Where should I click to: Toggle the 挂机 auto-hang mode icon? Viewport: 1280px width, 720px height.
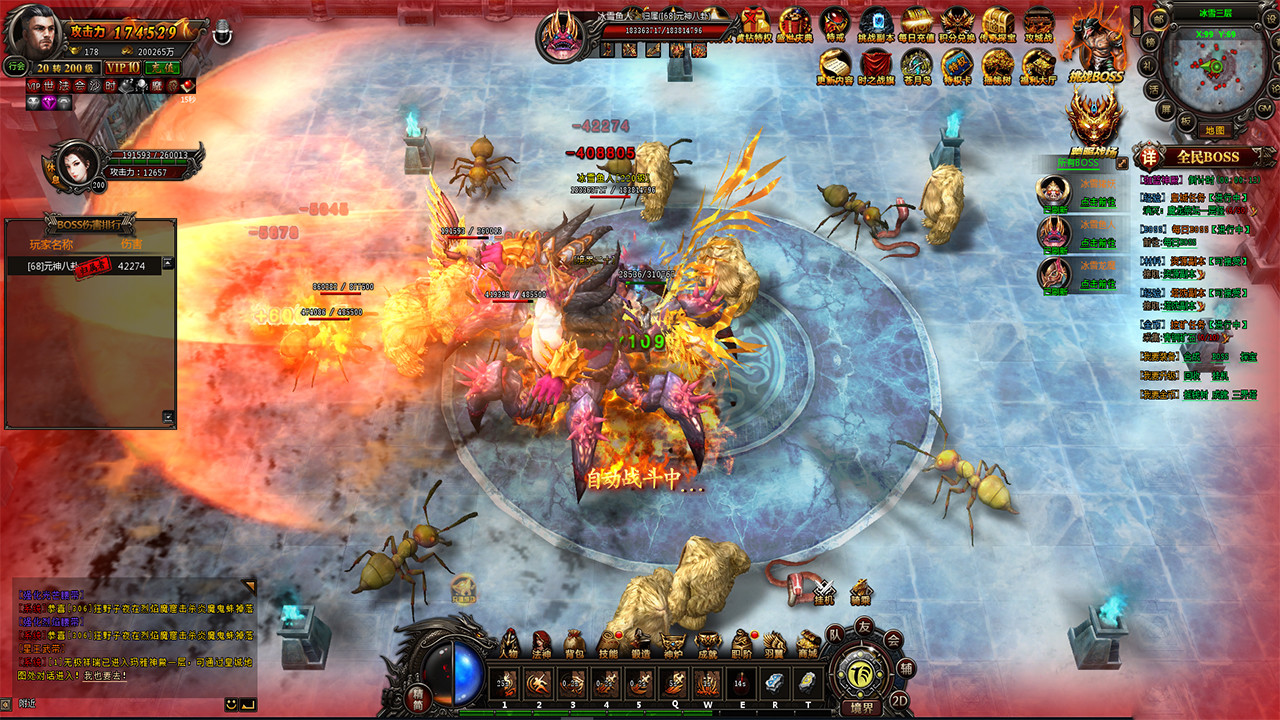(x=824, y=591)
